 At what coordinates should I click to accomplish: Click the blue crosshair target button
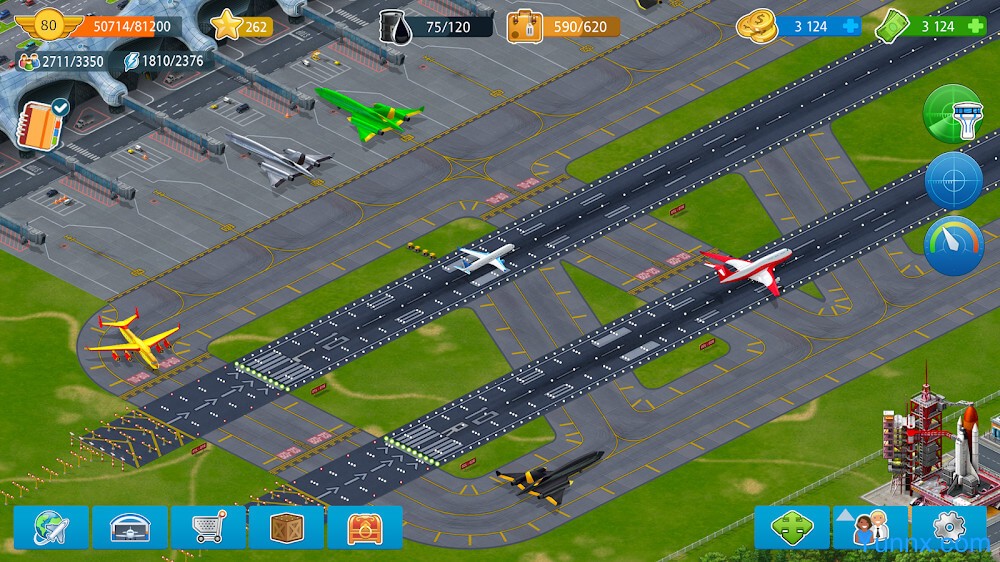[x=953, y=180]
